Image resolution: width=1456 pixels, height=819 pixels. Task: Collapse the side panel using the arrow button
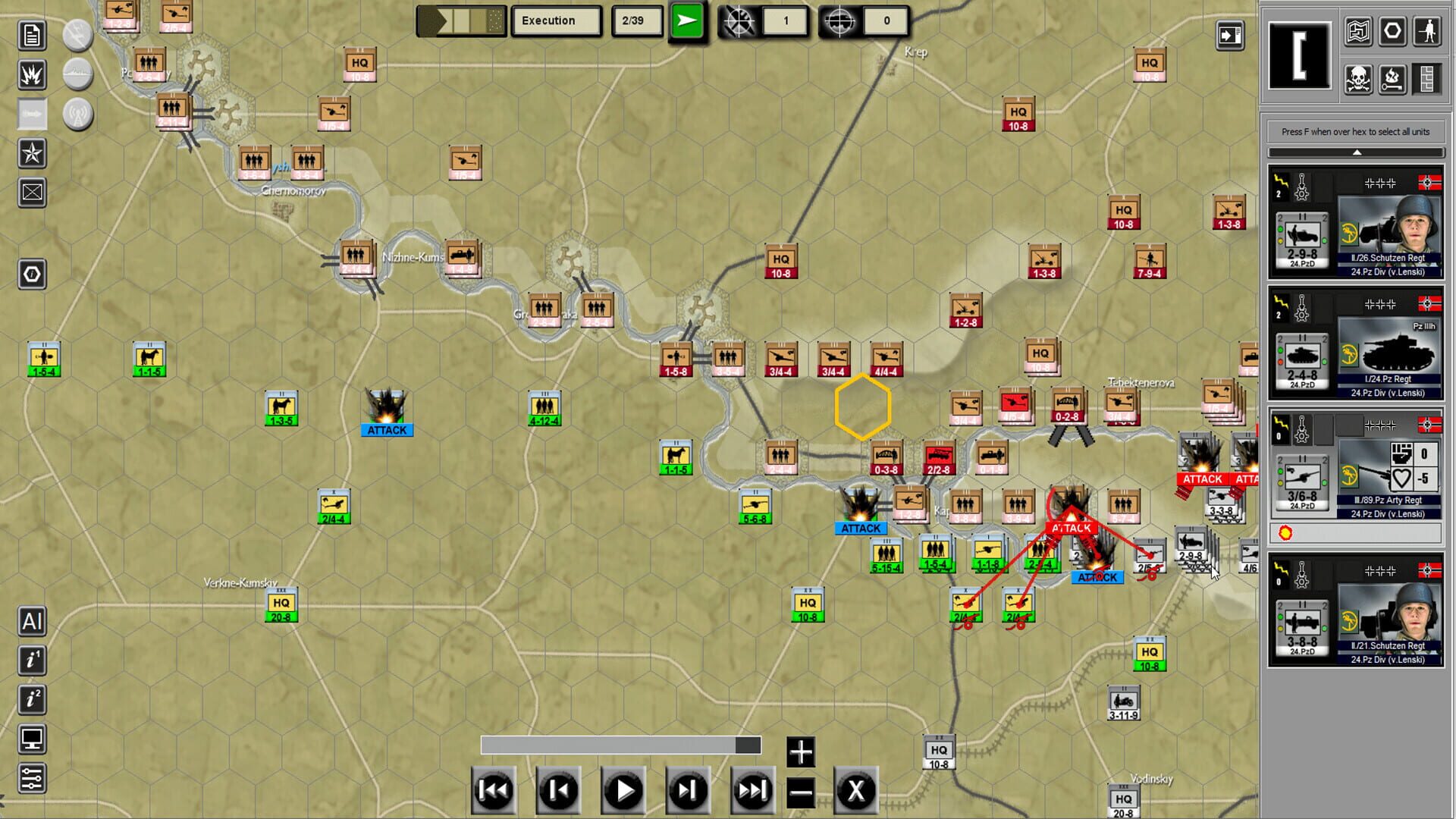[1231, 33]
